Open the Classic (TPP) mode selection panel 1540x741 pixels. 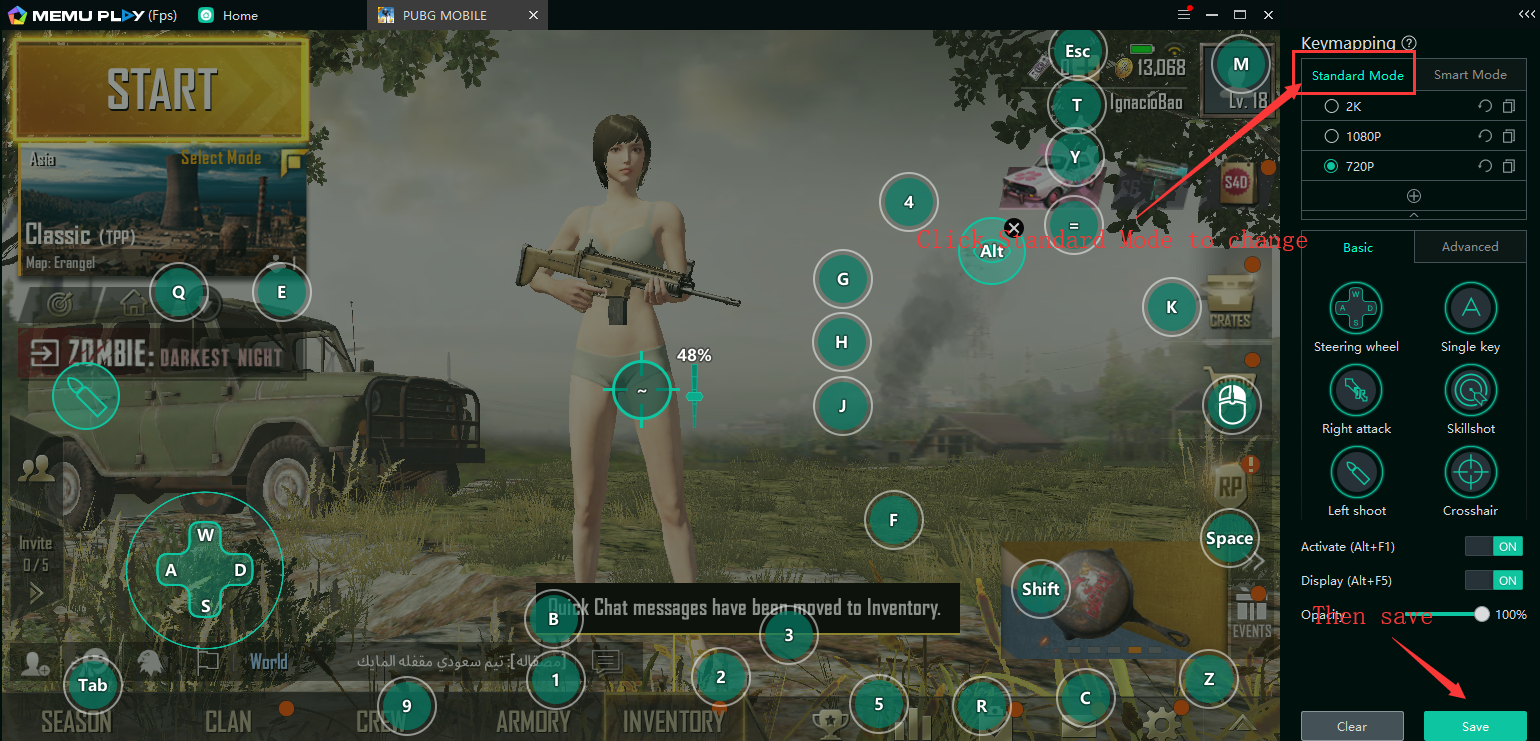(163, 210)
